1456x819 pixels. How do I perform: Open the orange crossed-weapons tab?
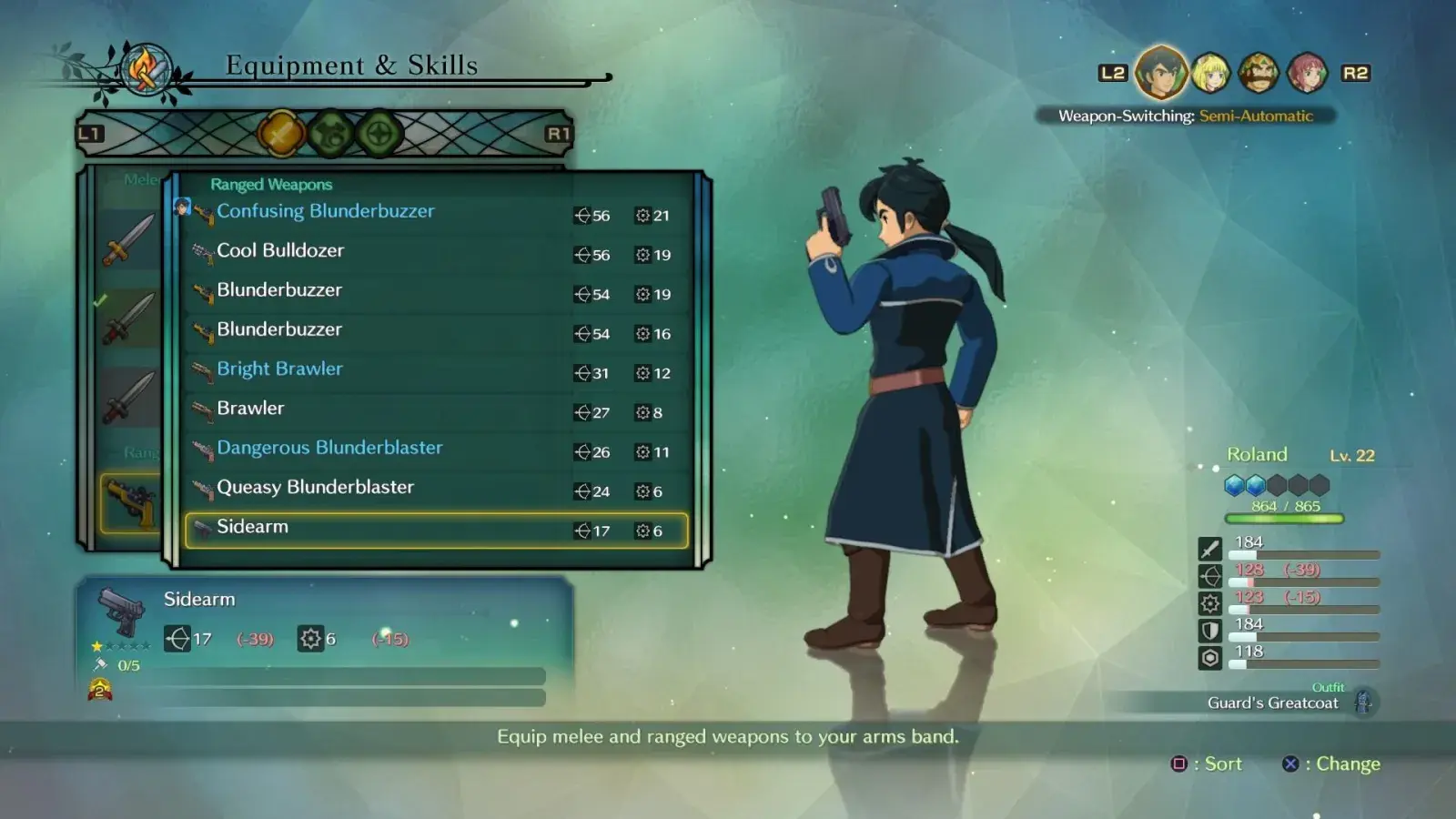[x=281, y=135]
